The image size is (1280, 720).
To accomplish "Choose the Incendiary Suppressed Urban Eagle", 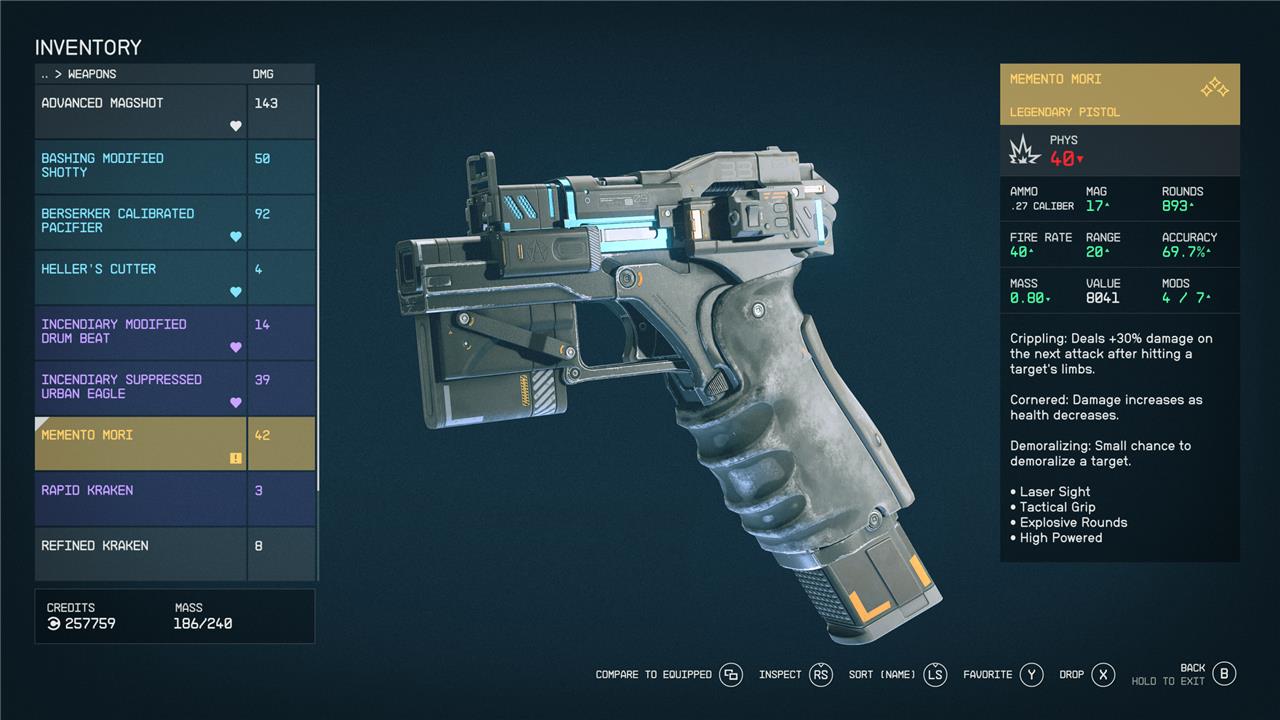I will (x=140, y=387).
